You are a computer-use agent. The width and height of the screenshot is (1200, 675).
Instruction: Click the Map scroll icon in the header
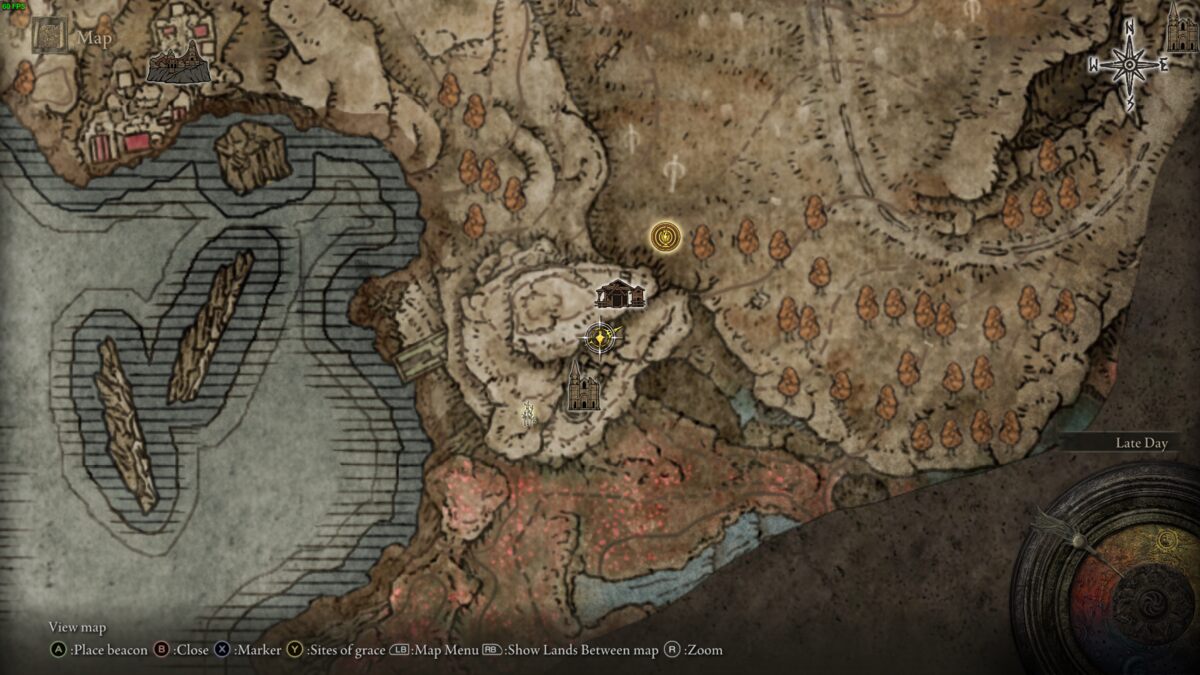48,36
